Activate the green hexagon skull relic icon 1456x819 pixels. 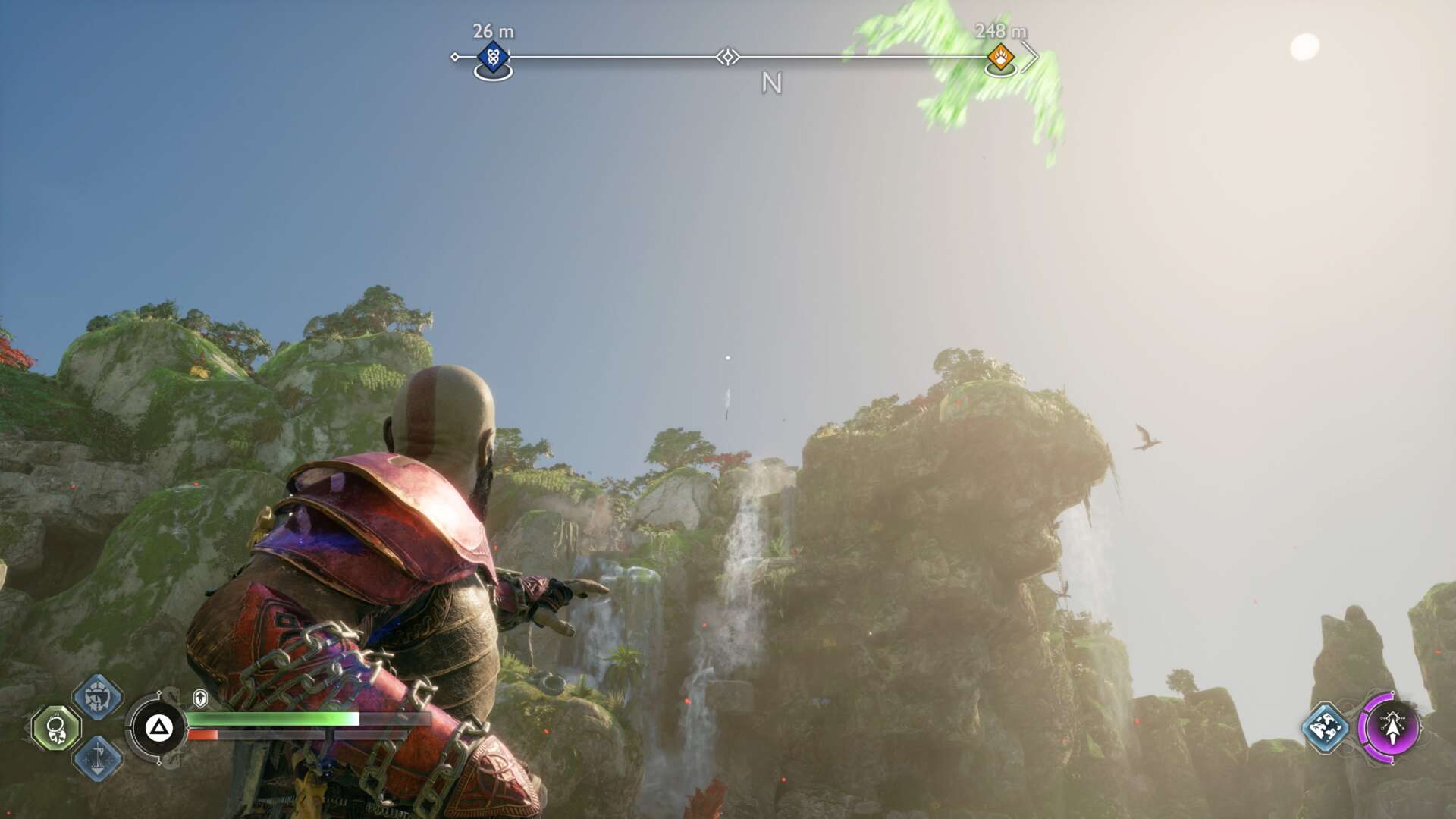click(56, 729)
